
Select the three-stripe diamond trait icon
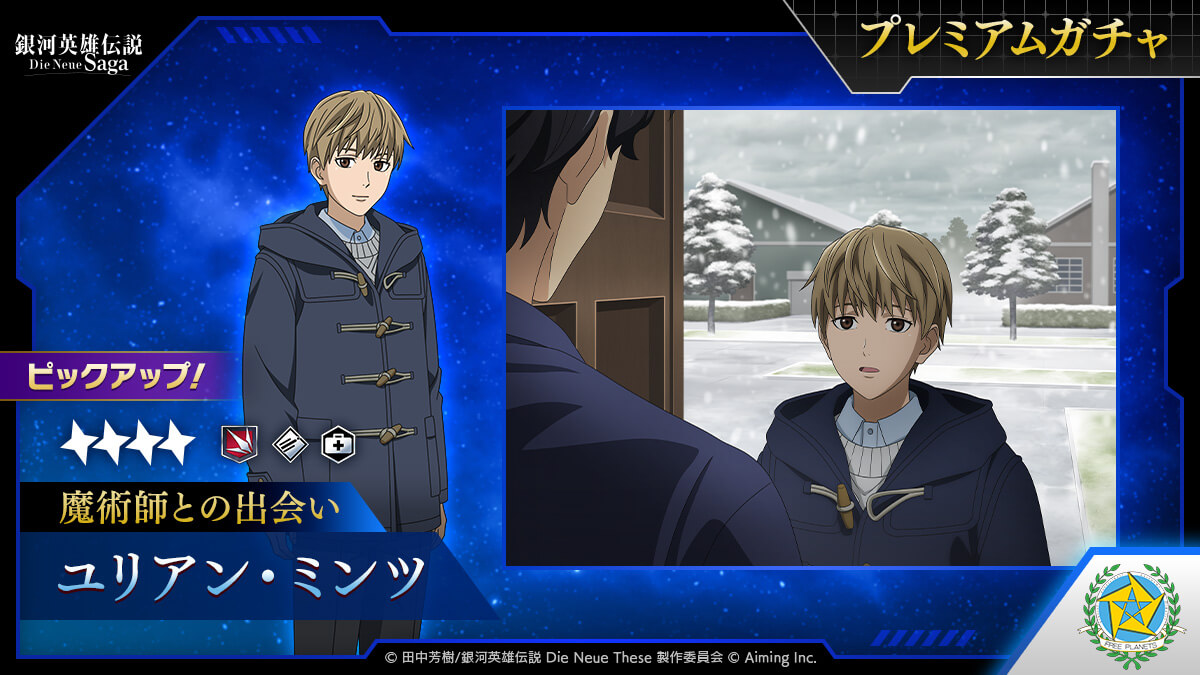pyautogui.click(x=290, y=442)
